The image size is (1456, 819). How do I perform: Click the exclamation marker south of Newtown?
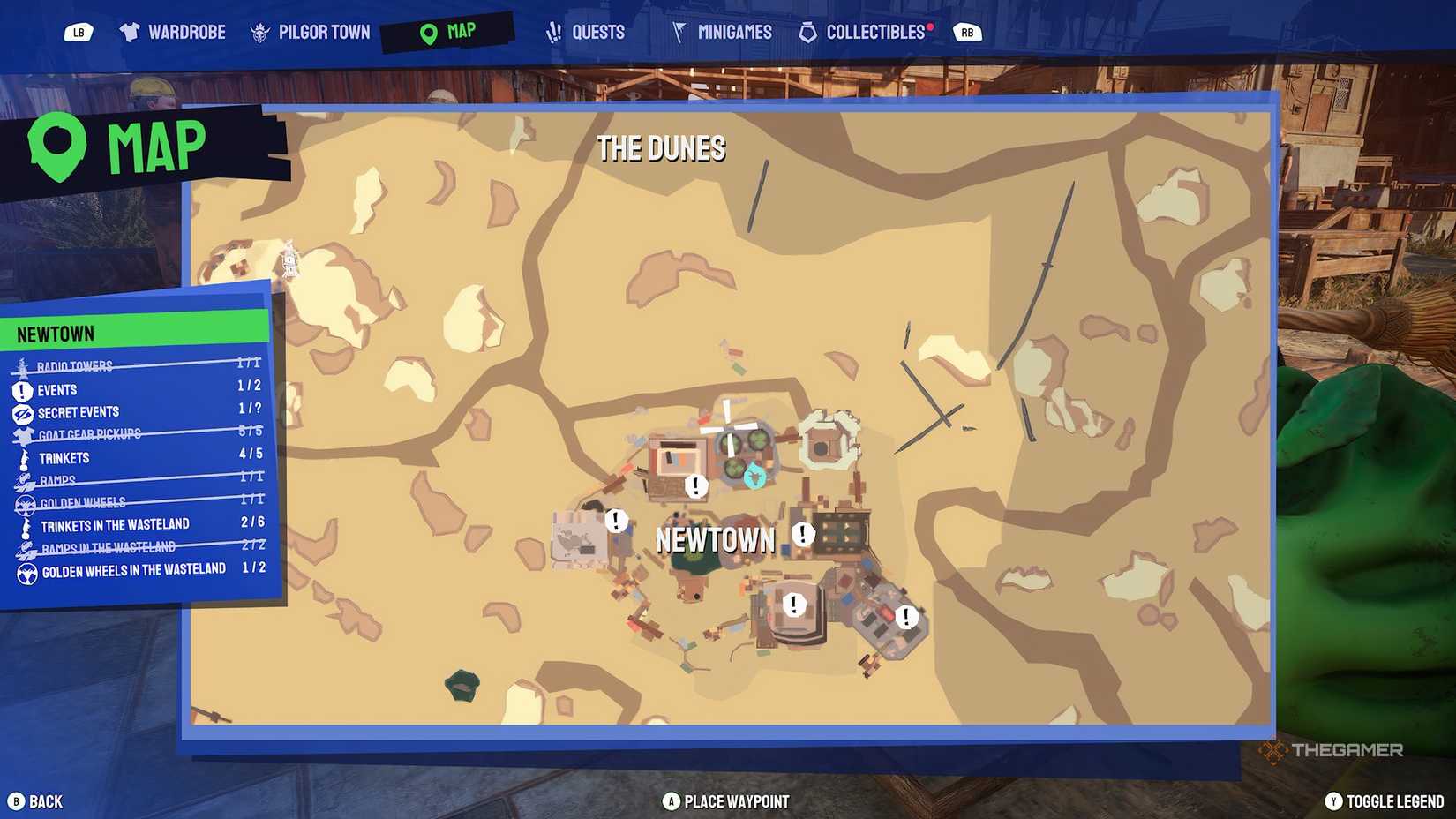[x=792, y=606]
